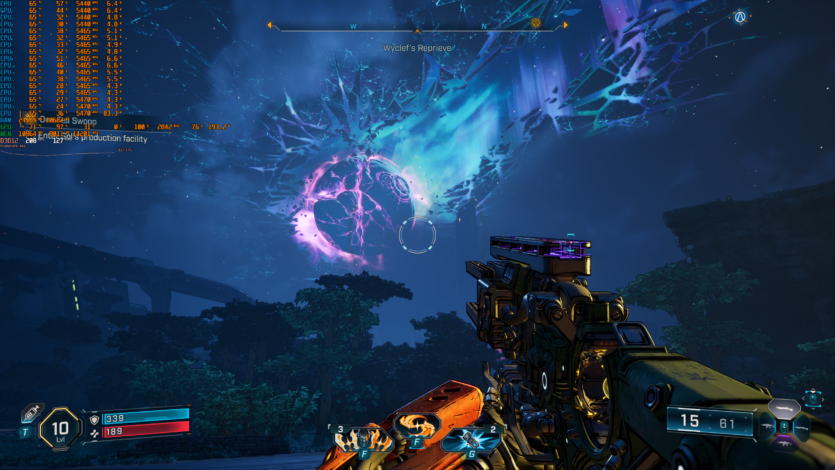Click the Vault symbol icon

[740, 17]
